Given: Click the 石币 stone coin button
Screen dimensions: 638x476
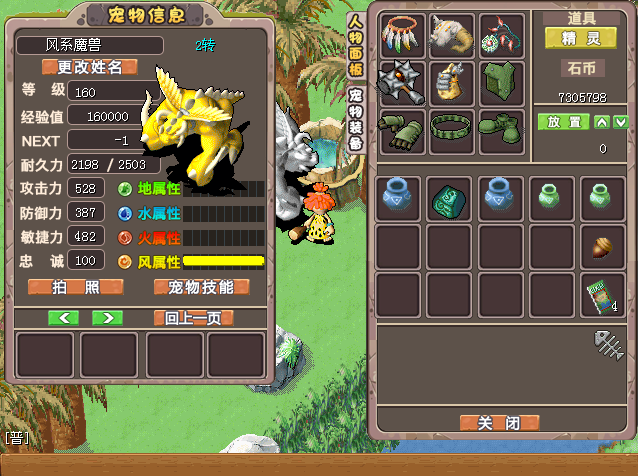Looking at the screenshot, I should 581,70.
